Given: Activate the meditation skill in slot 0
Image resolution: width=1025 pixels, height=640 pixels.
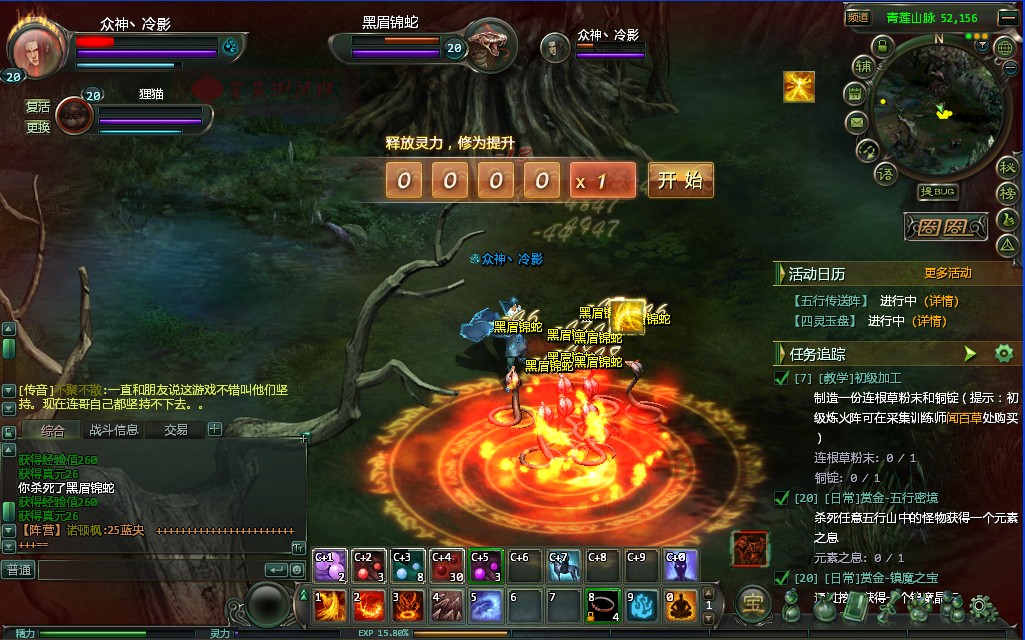Looking at the screenshot, I should [x=681, y=605].
